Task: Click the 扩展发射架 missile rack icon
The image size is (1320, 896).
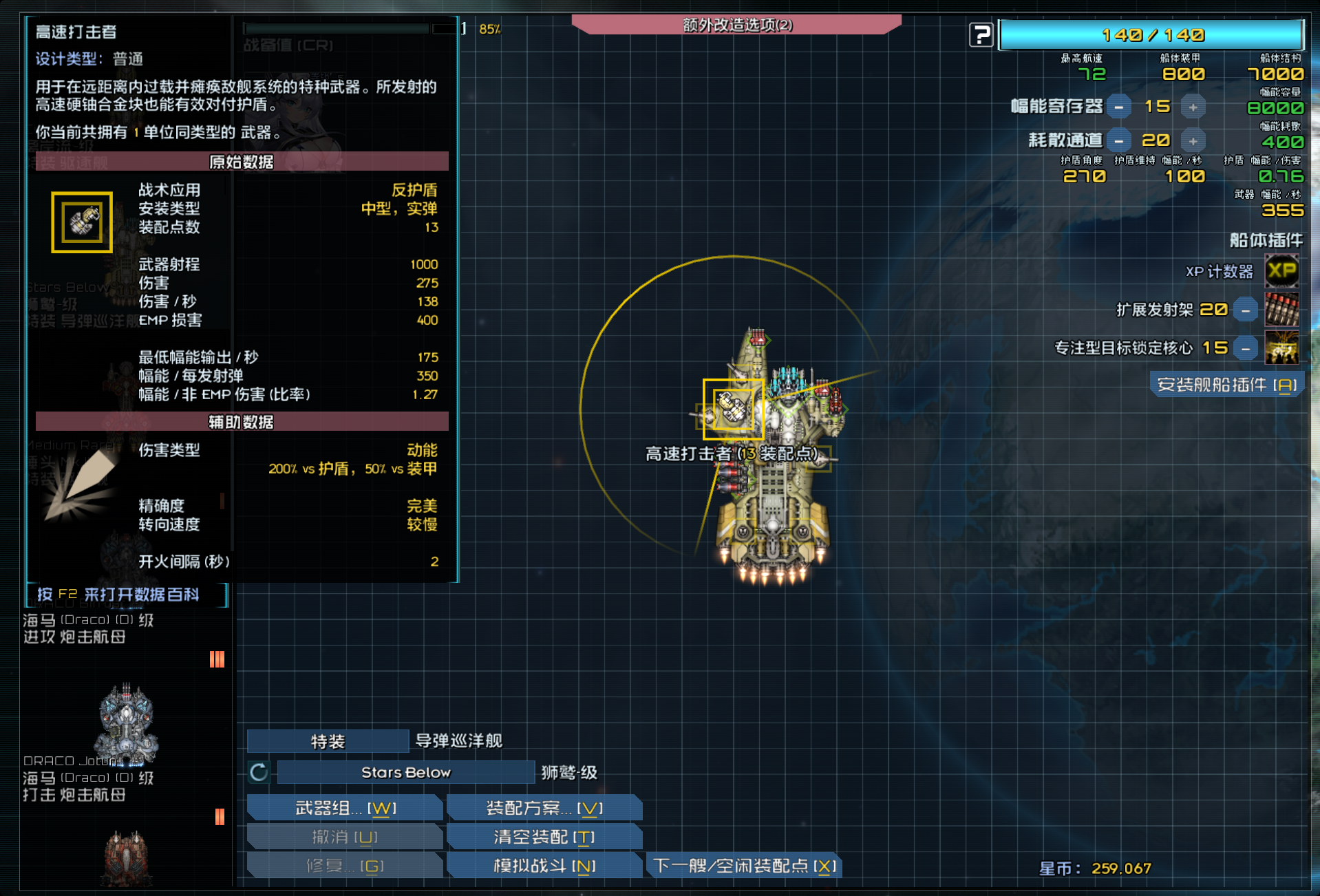Action: 1283,310
